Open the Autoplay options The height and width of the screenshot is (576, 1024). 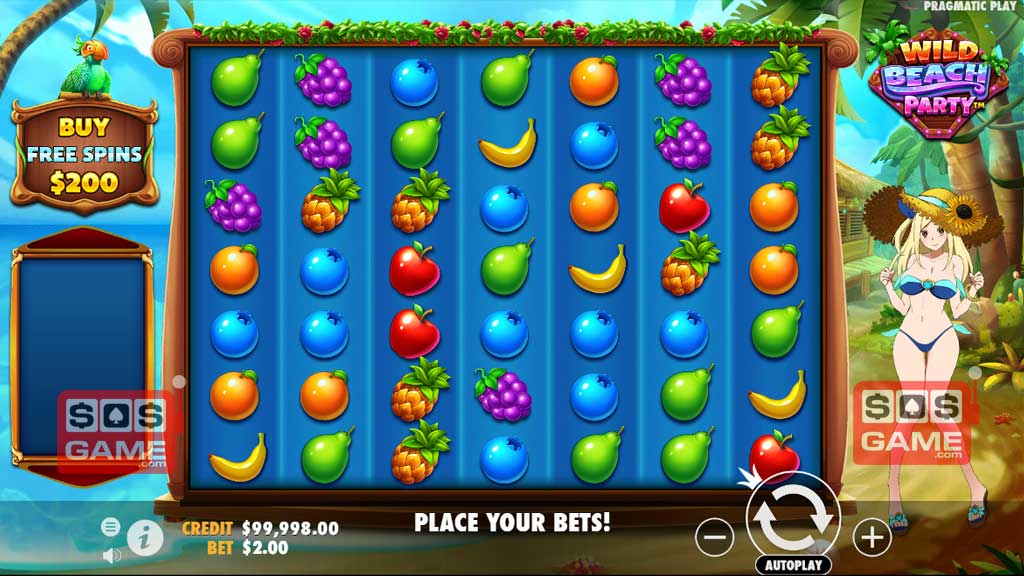tap(793, 565)
